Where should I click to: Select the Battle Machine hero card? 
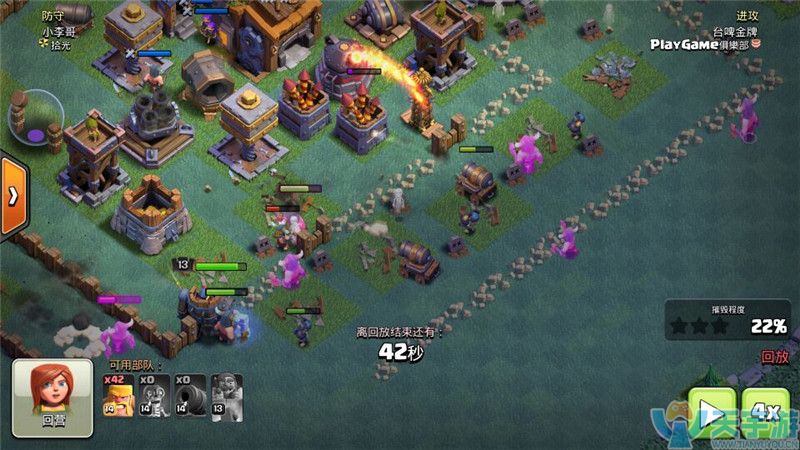(227, 395)
